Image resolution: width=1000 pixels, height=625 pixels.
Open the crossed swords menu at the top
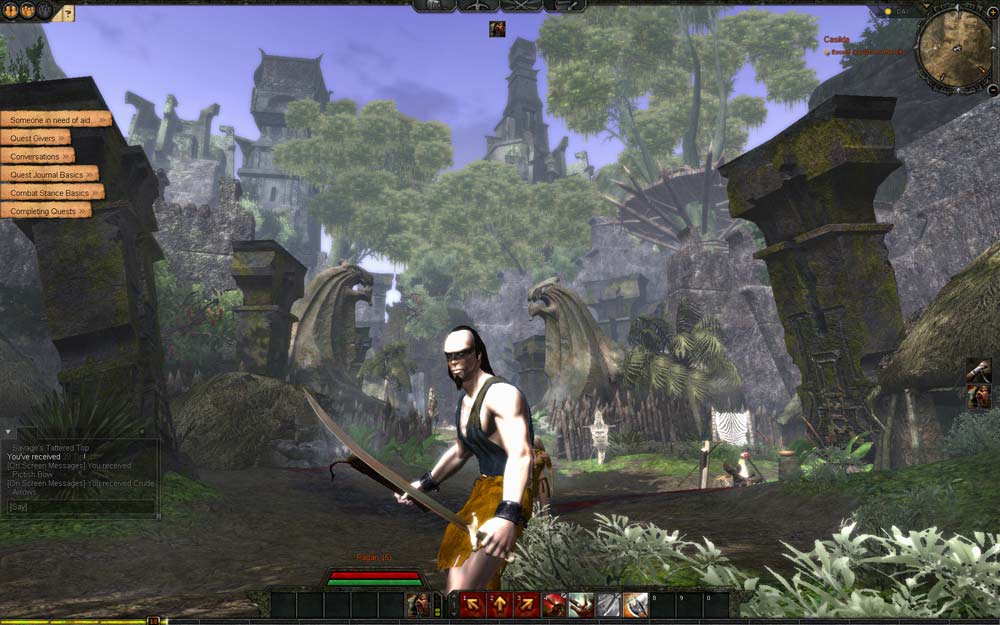point(520,6)
